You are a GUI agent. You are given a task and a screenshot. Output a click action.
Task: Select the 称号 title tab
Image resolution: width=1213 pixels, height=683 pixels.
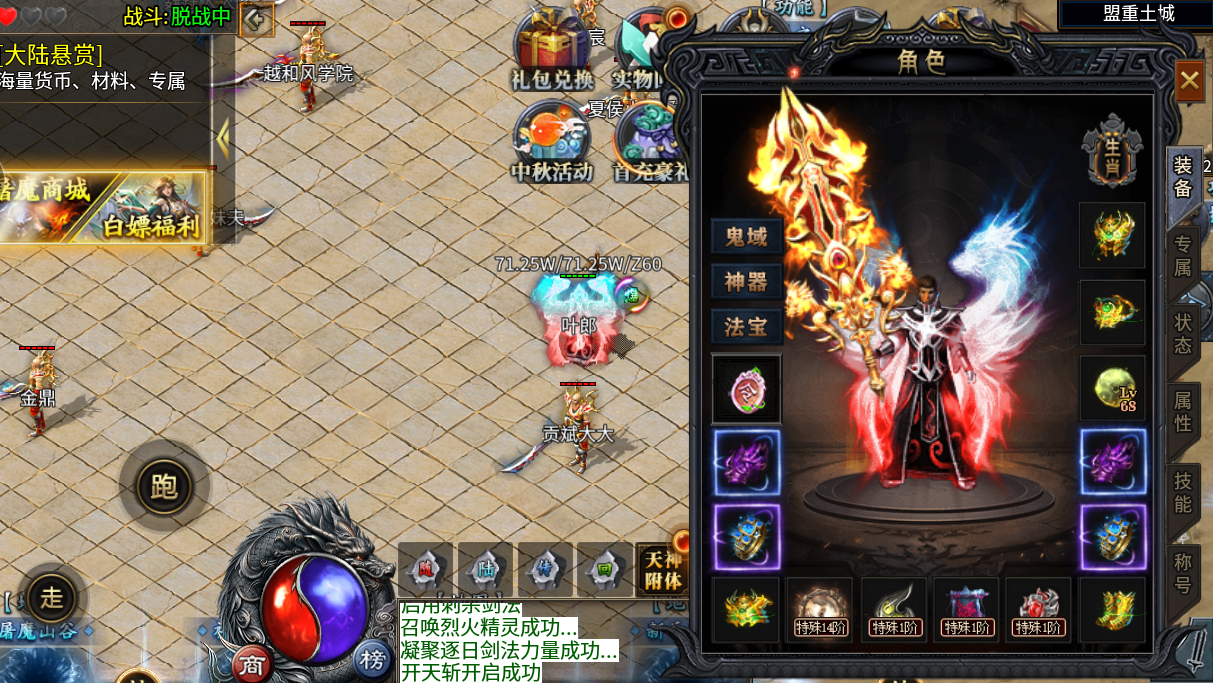point(1183,570)
